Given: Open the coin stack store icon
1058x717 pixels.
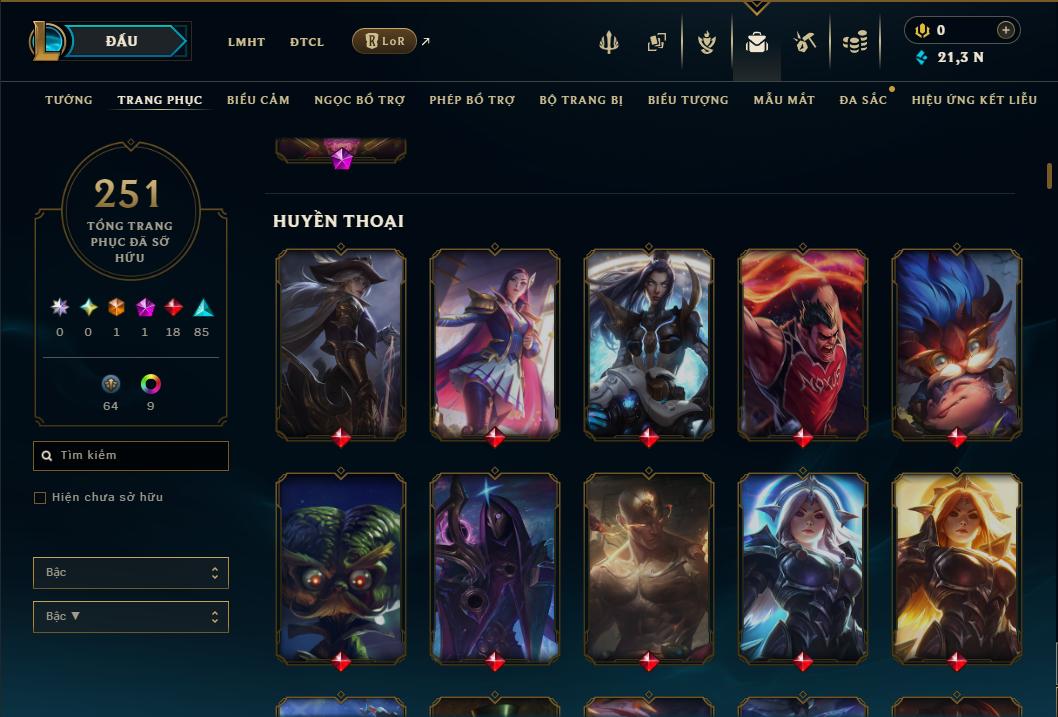Looking at the screenshot, I should click(854, 42).
